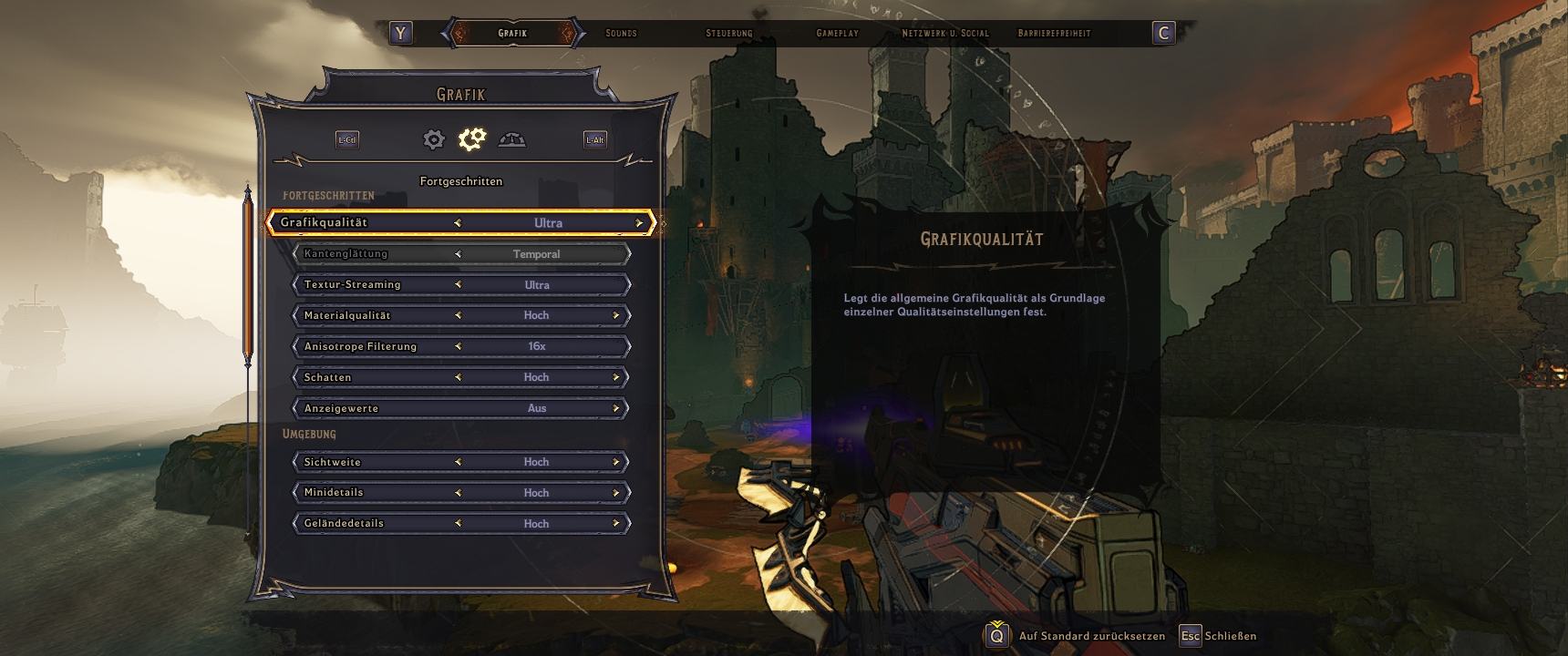
Task: Click the right arrow on Grafikqualität
Action: point(639,223)
